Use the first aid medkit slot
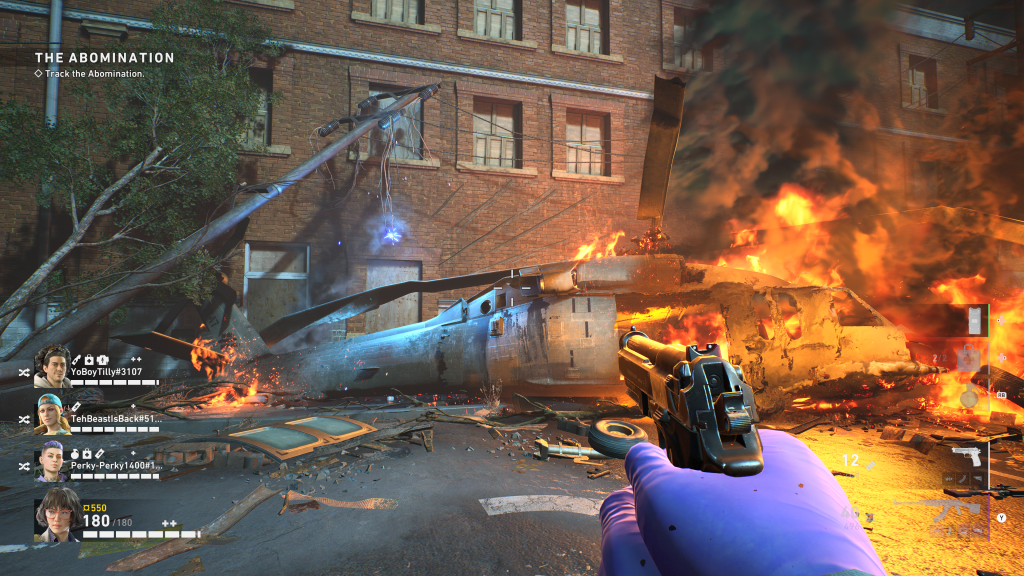 pos(966,358)
